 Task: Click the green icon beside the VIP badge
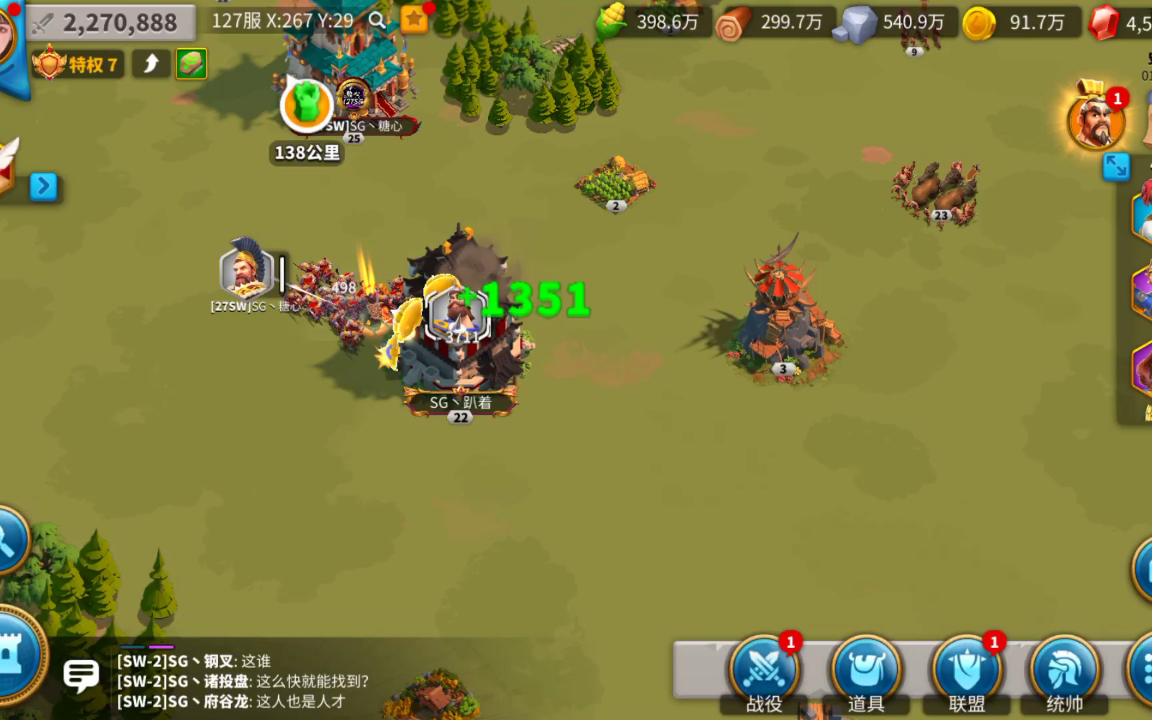(192, 64)
